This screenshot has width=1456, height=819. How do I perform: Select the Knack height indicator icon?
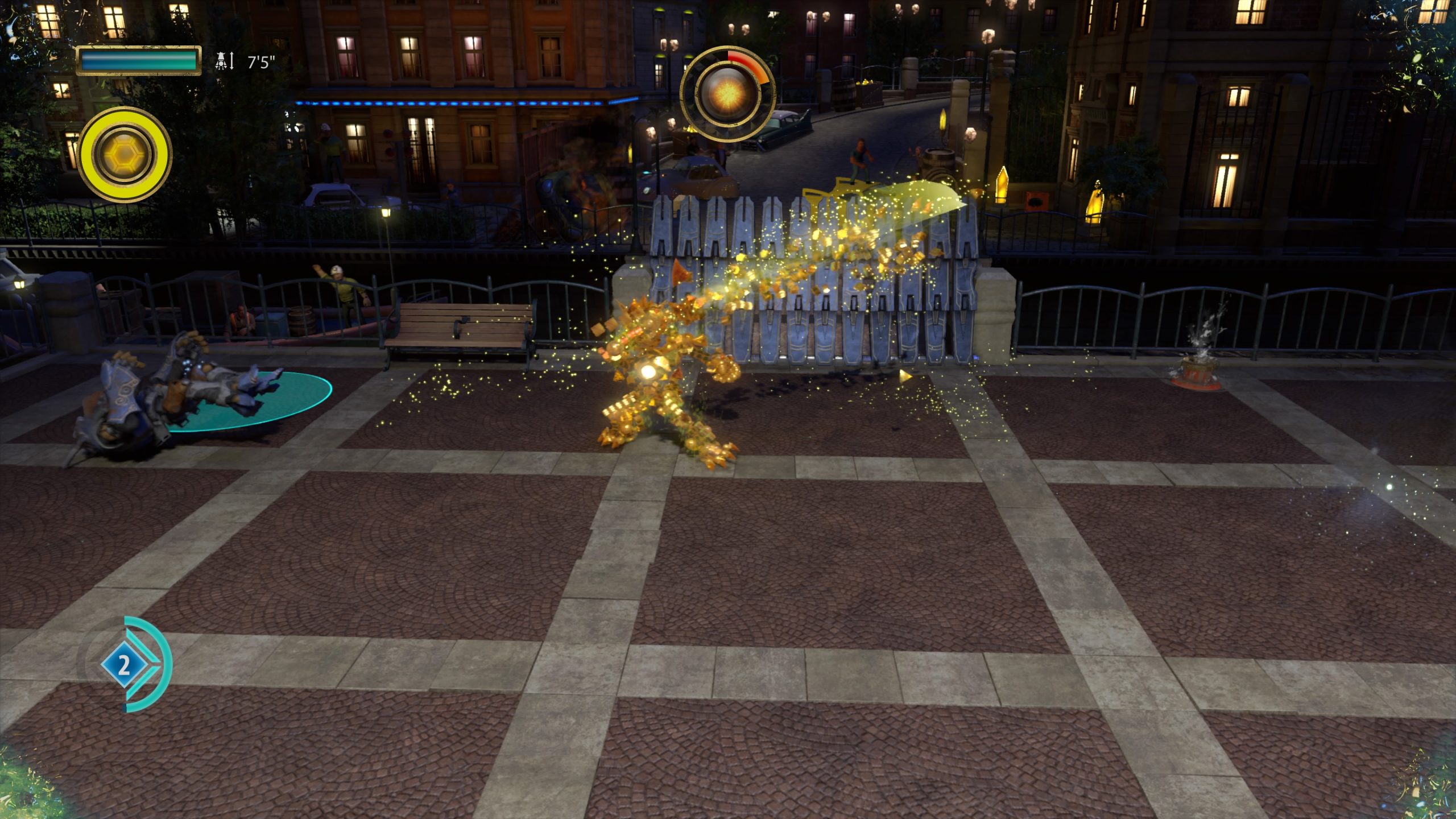click(221, 60)
